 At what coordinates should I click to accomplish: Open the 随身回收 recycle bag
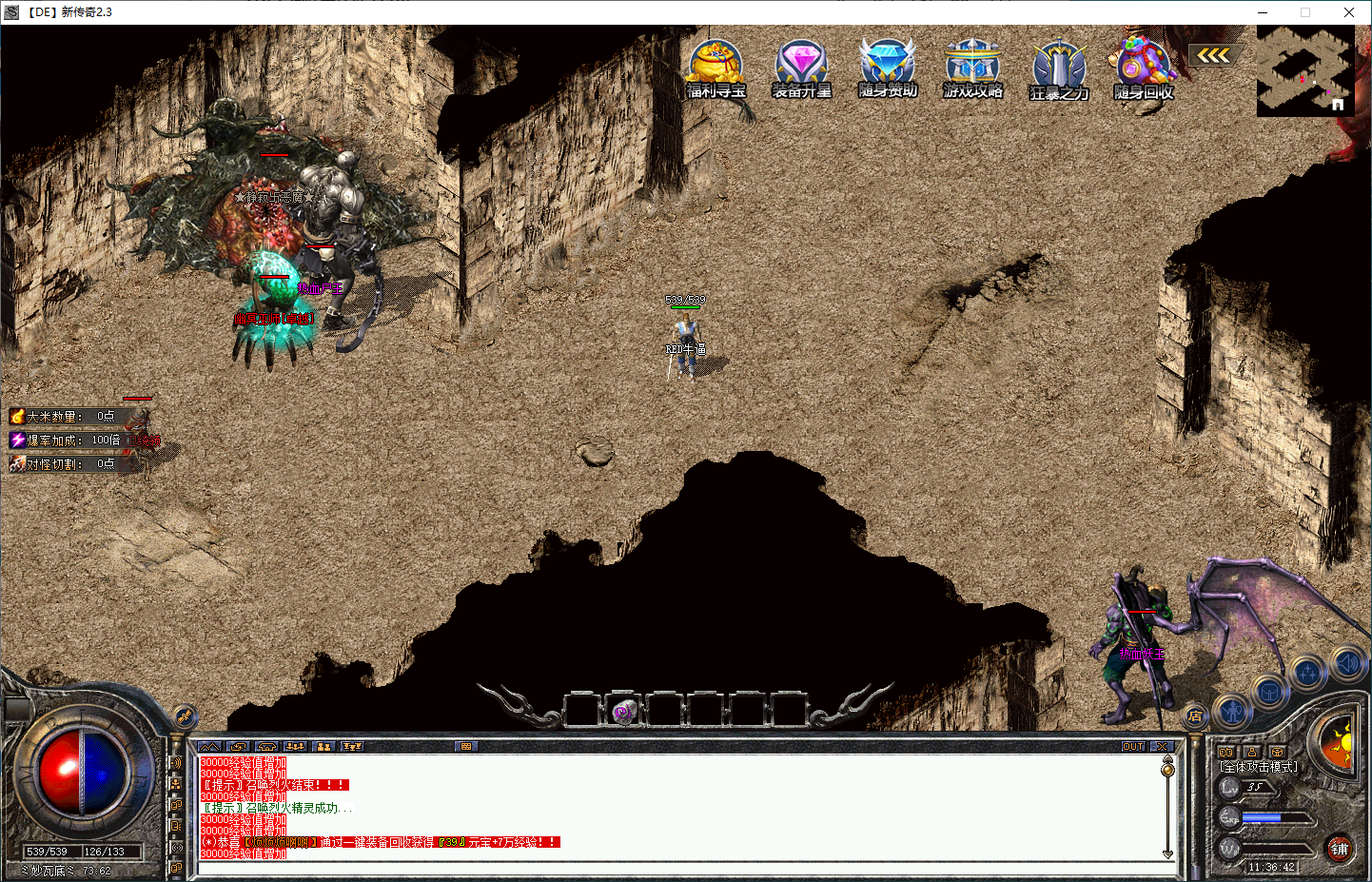click(1144, 69)
